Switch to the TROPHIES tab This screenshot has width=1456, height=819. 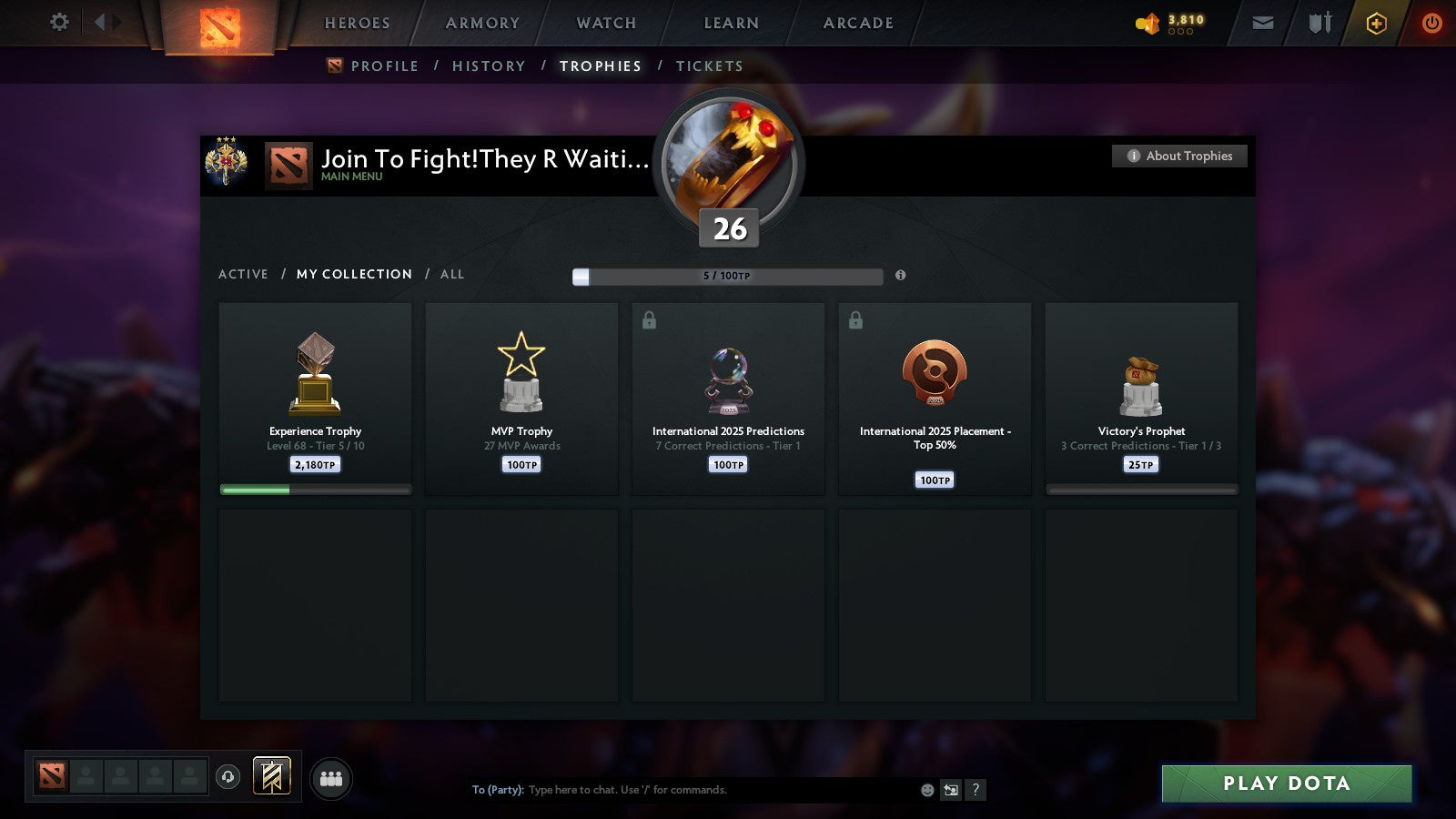(x=600, y=66)
